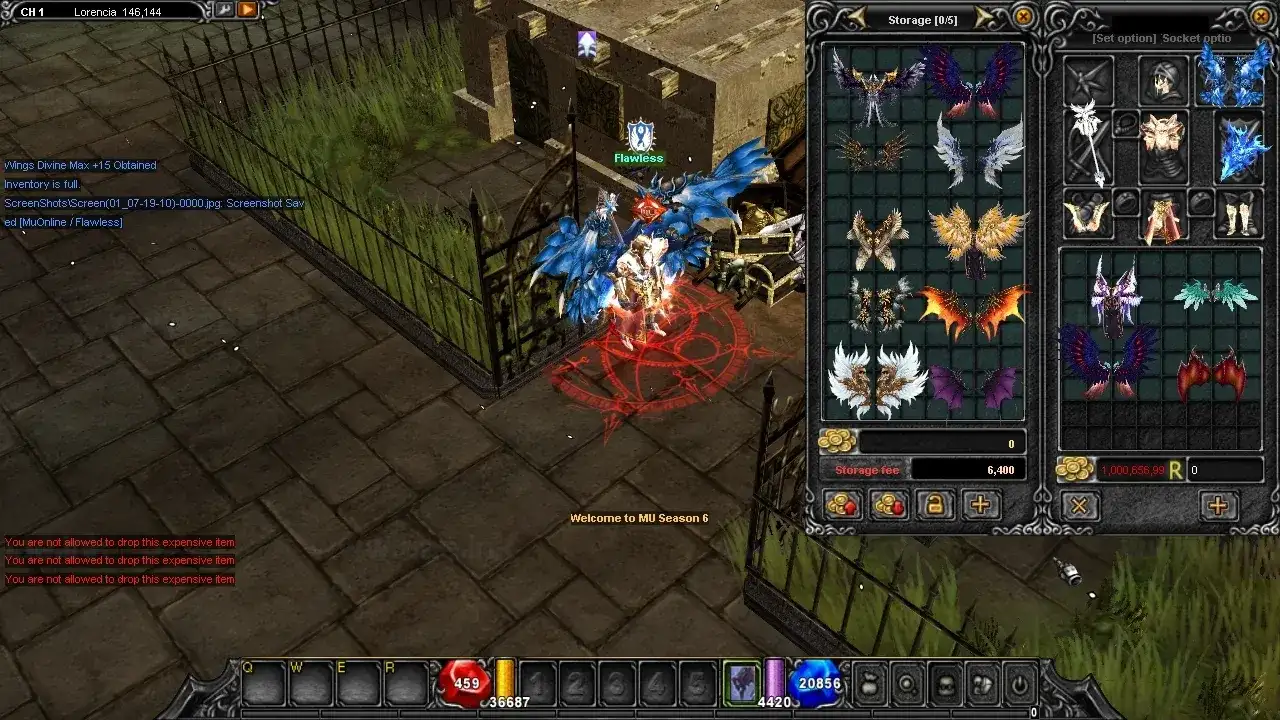Click the plus button in the storage panel

click(x=980, y=505)
